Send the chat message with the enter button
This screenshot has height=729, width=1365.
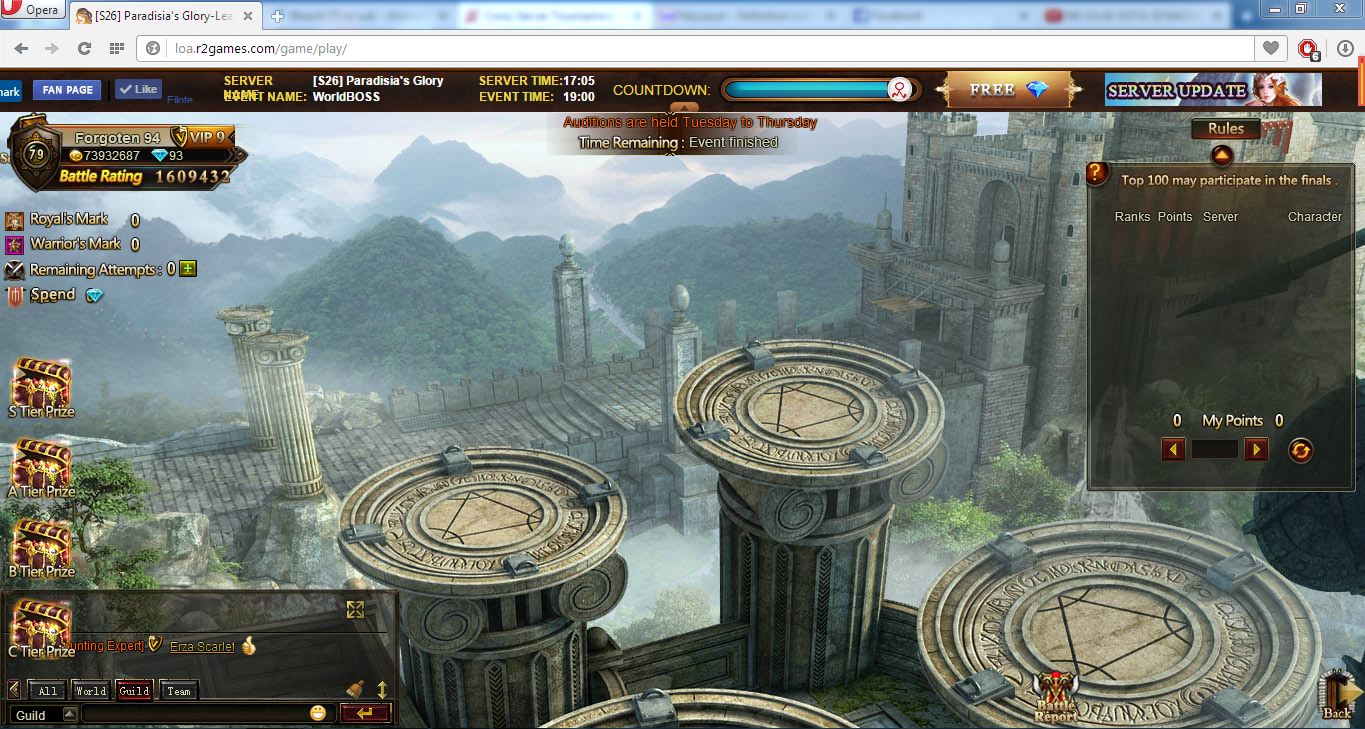tap(364, 713)
